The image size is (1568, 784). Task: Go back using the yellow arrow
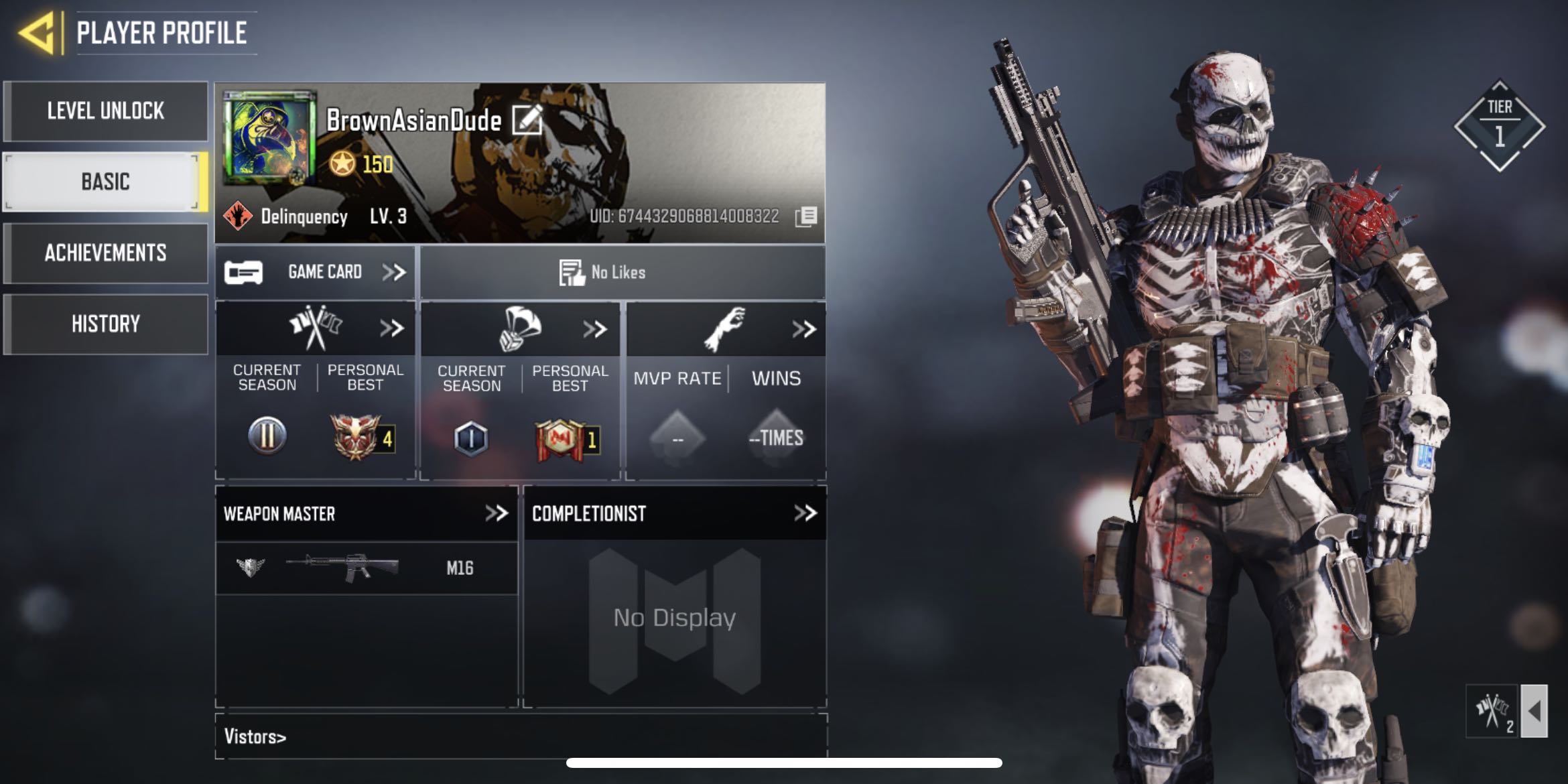coord(37,32)
